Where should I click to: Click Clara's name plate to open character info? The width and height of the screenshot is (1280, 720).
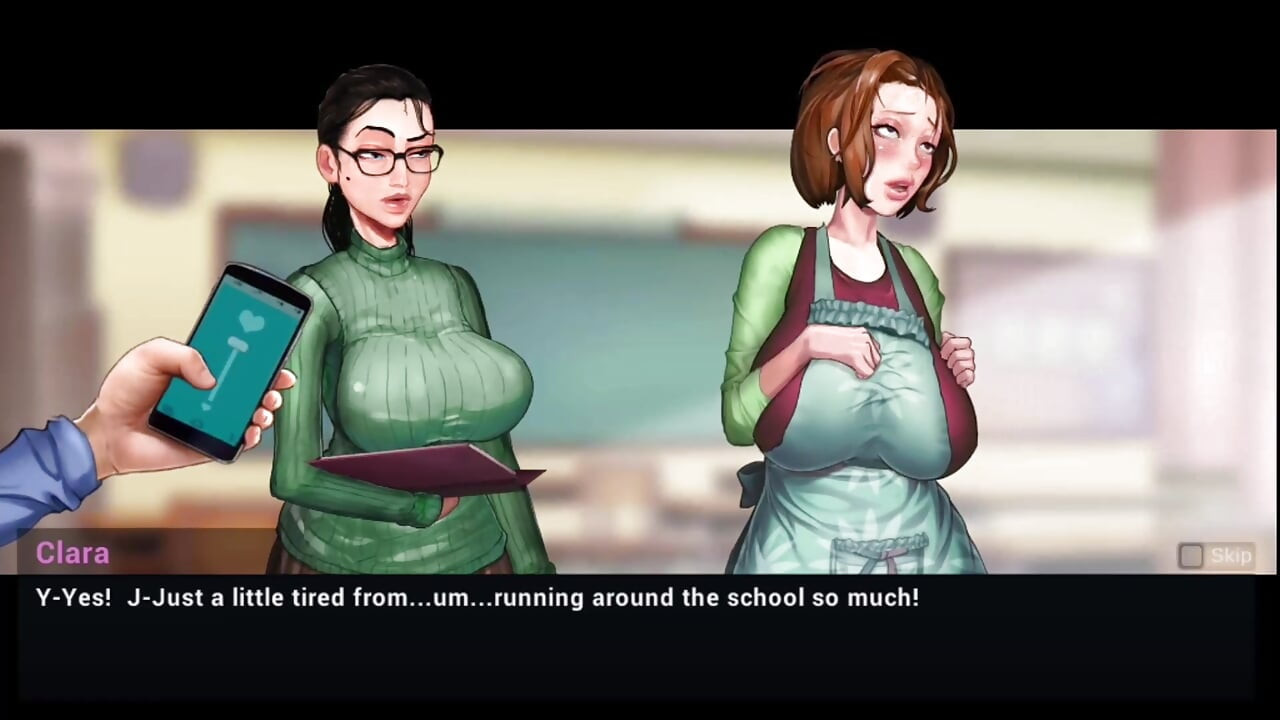click(x=72, y=553)
